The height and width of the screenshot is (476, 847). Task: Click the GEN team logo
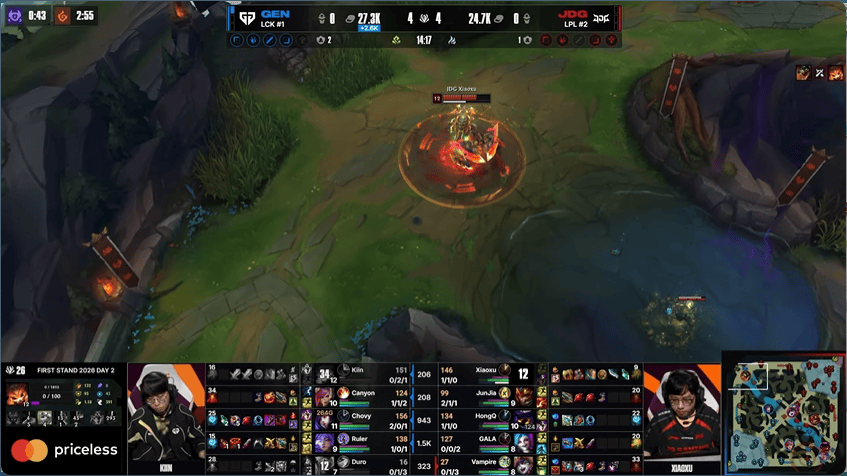pos(246,18)
